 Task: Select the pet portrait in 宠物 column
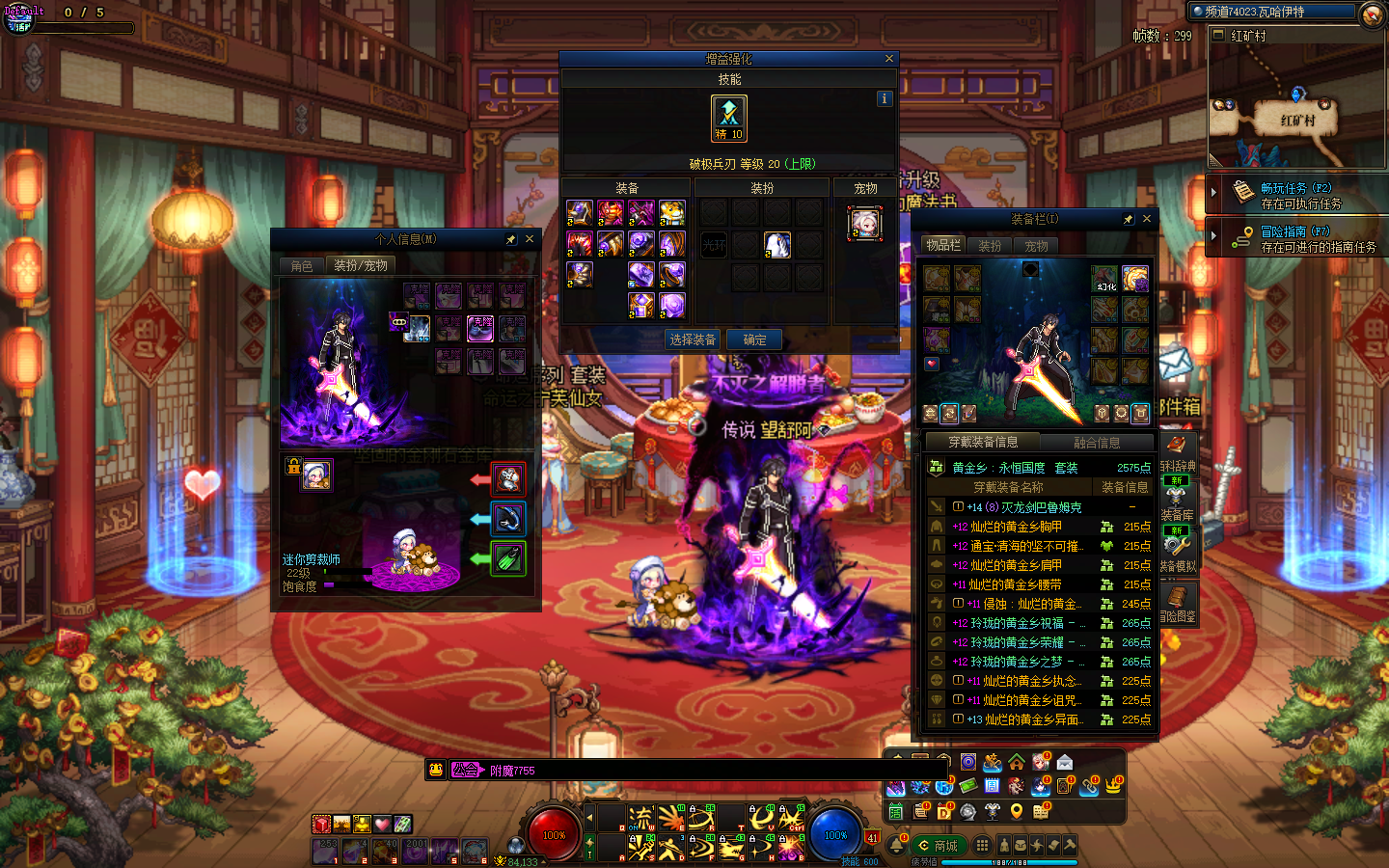point(865,224)
